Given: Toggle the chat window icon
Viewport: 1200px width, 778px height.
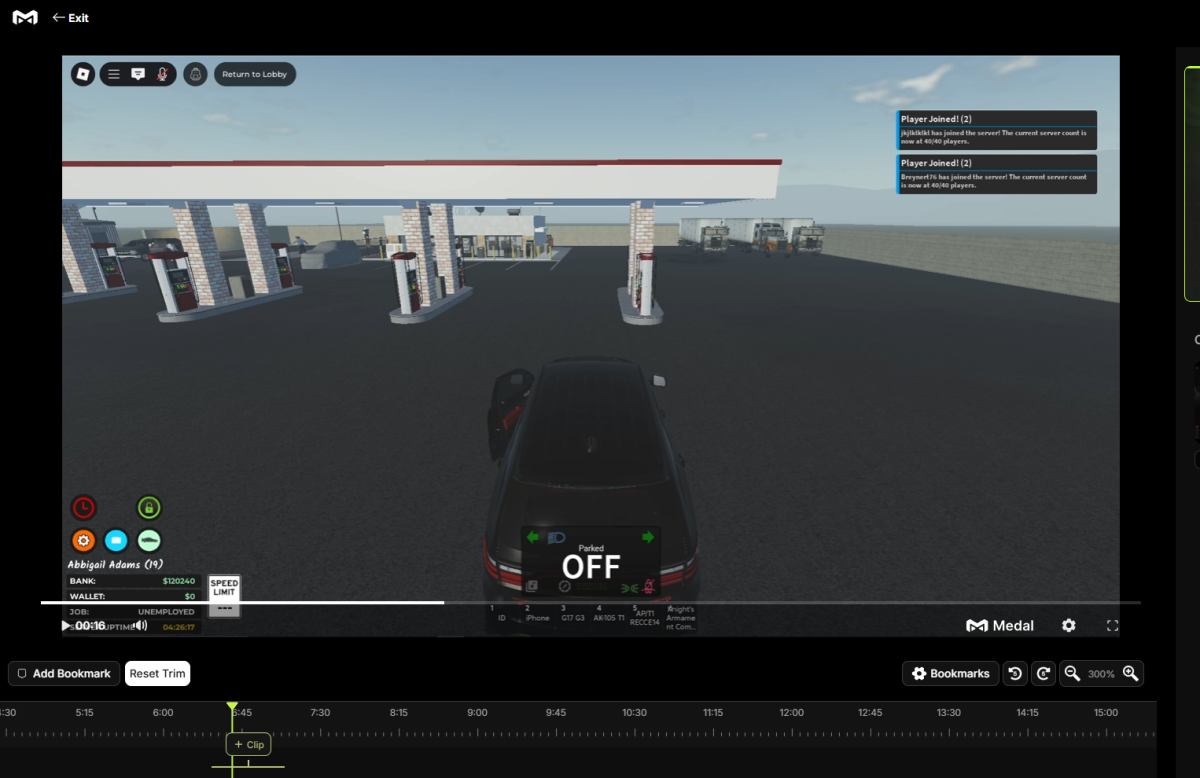Looking at the screenshot, I should pyautogui.click(x=138, y=74).
